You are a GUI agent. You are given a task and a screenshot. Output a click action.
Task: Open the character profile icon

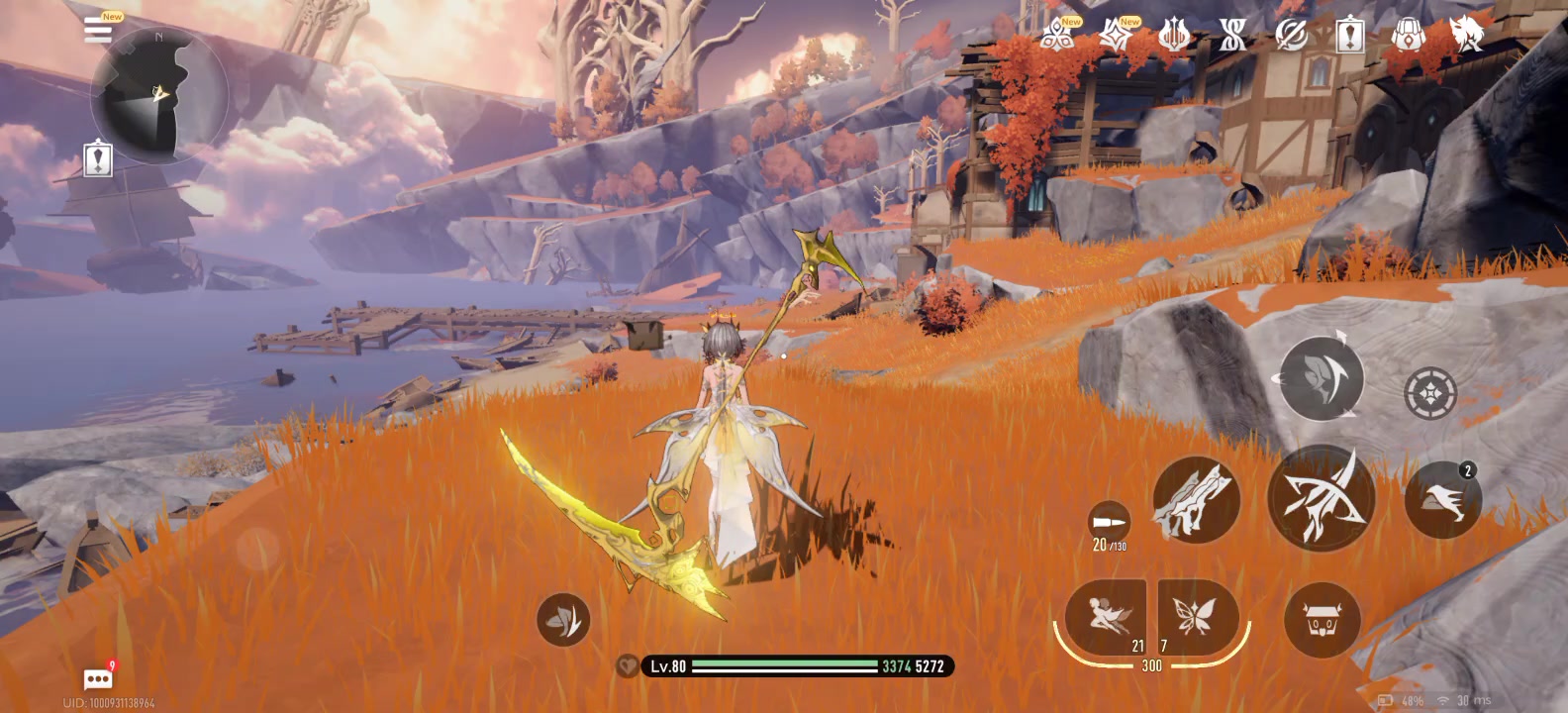pos(1466,35)
